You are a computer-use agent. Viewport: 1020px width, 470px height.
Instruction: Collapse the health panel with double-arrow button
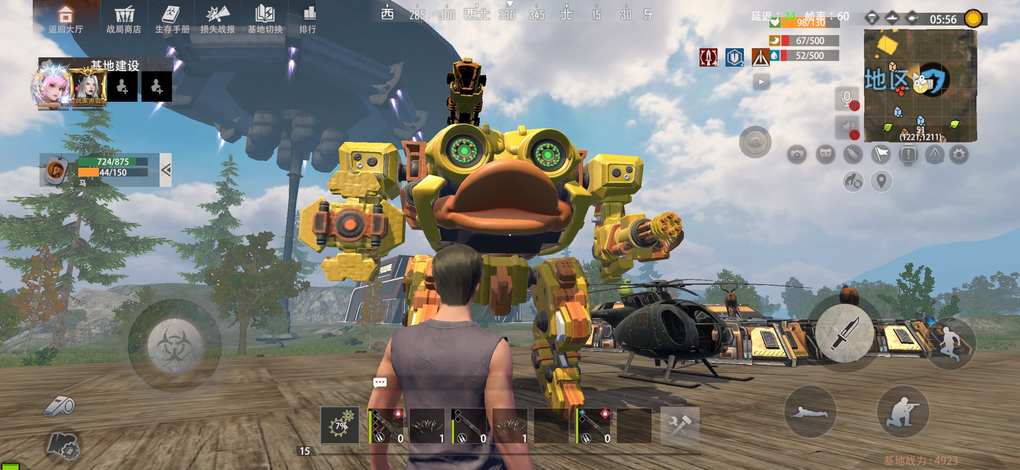tap(165, 171)
